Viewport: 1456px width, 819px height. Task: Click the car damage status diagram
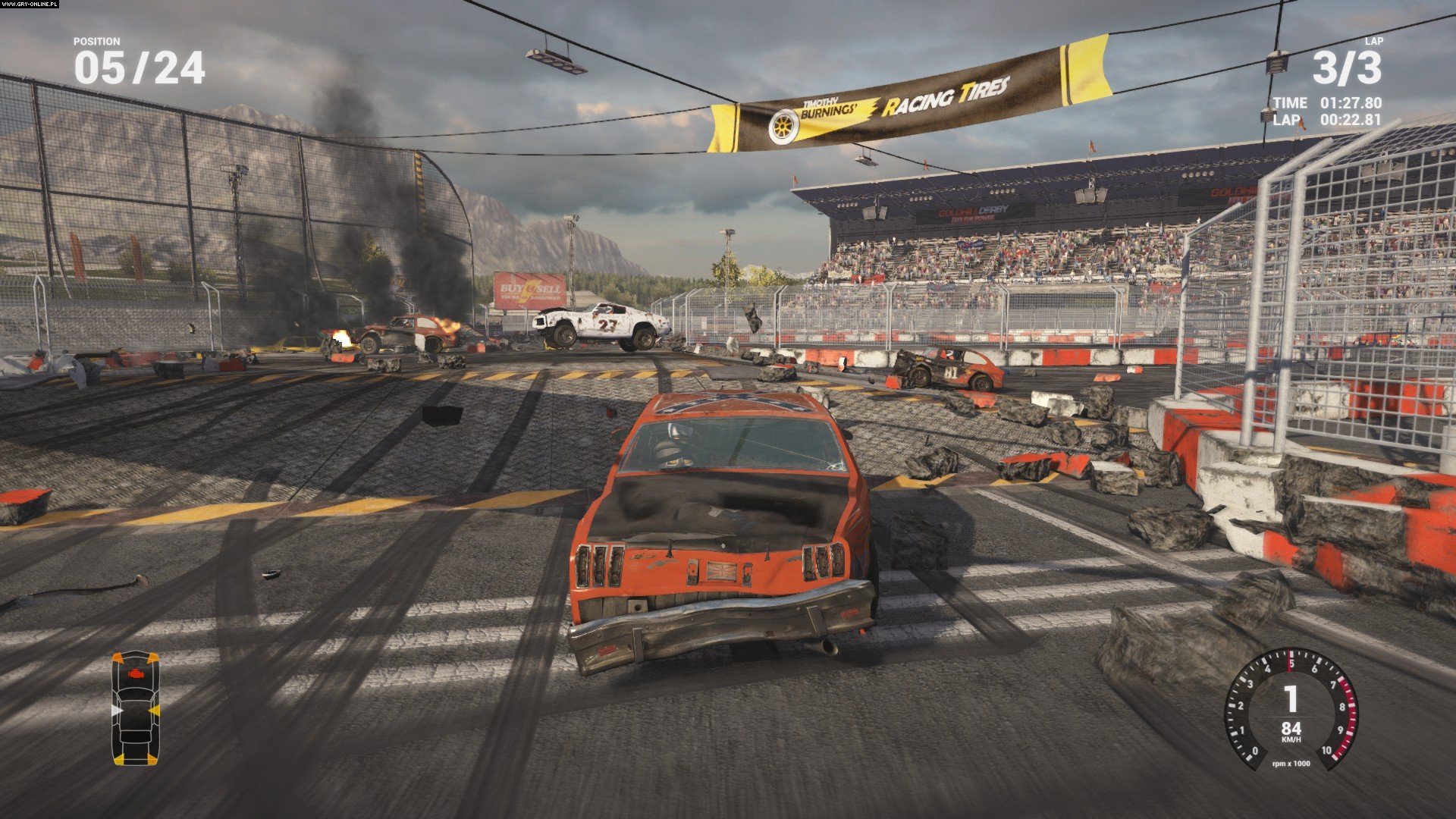tap(136, 708)
